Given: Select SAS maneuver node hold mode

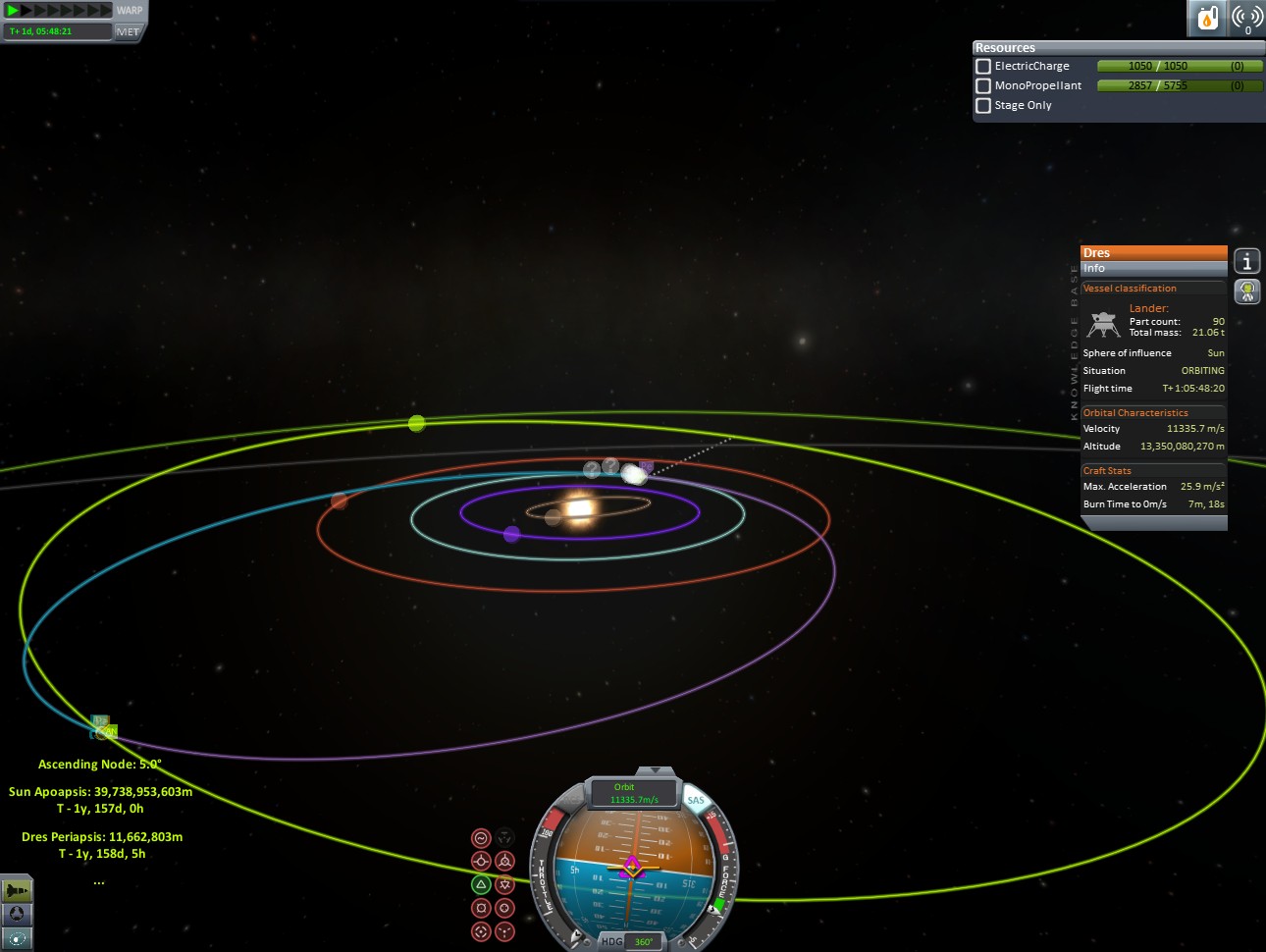Looking at the screenshot, I should tap(504, 838).
